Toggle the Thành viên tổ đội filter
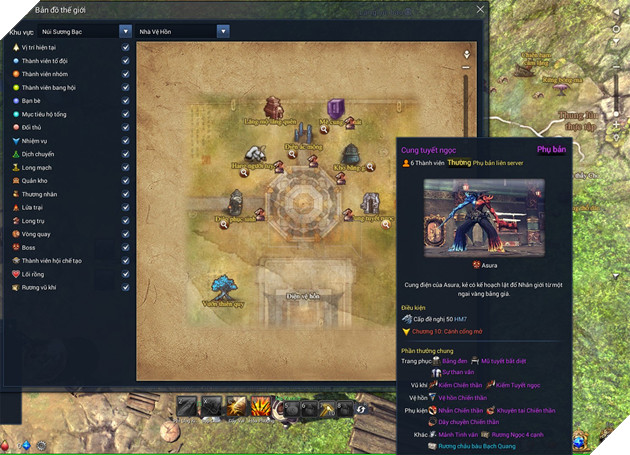Viewport: 630px width, 455px height. click(x=125, y=60)
